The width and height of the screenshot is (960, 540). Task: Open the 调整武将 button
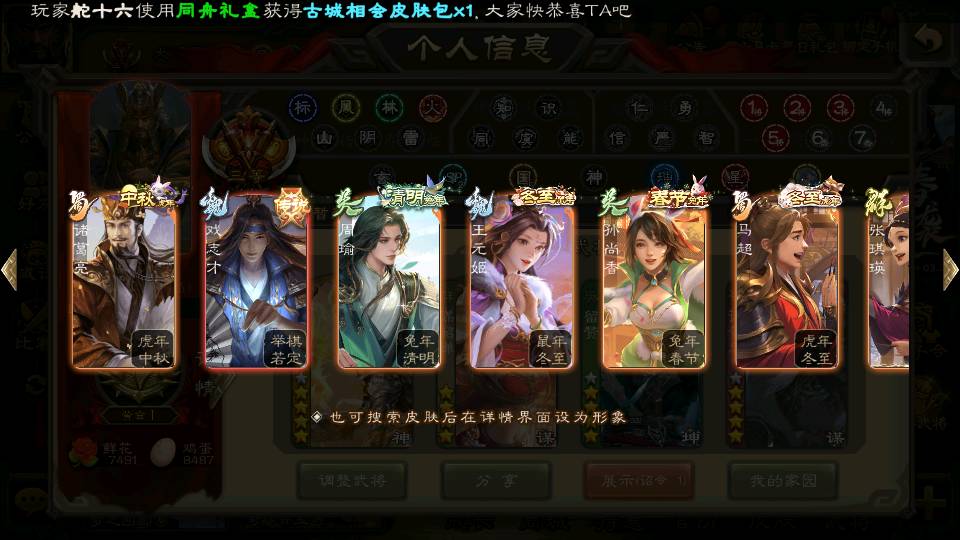(351, 481)
